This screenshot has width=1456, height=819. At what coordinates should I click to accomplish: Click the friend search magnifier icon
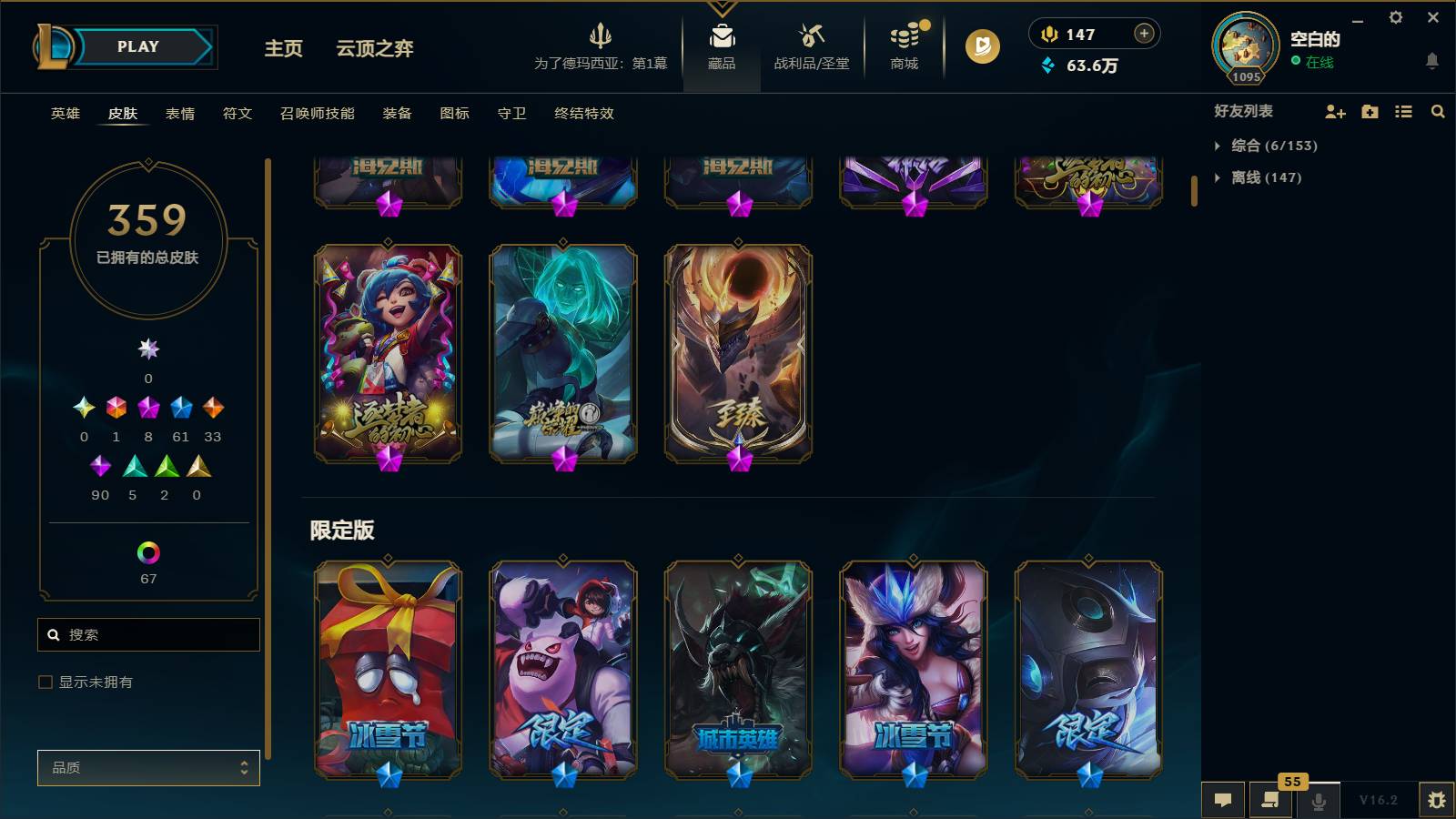pos(1438,112)
